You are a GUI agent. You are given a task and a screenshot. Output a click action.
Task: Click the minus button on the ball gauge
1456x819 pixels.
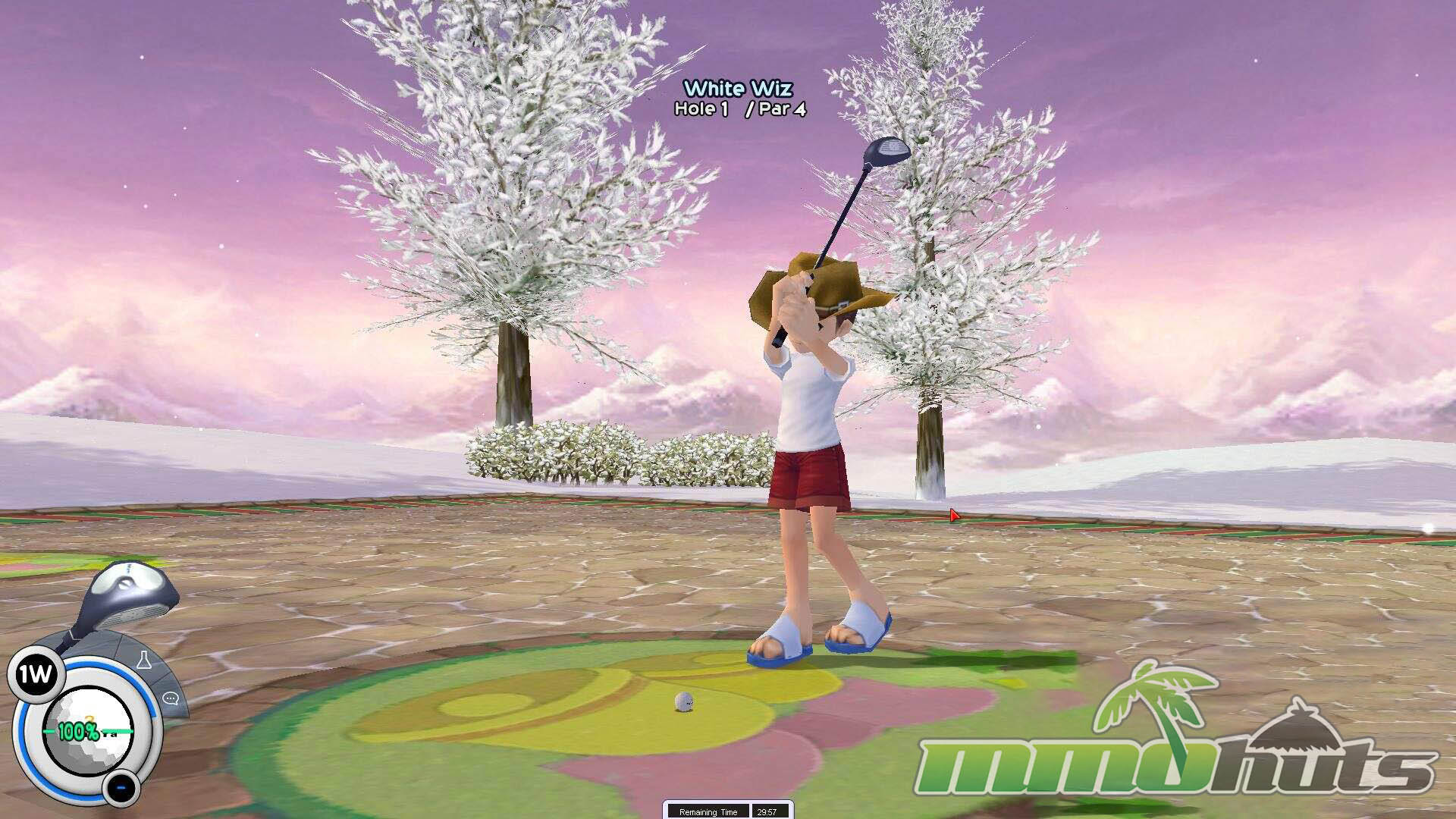(120, 788)
